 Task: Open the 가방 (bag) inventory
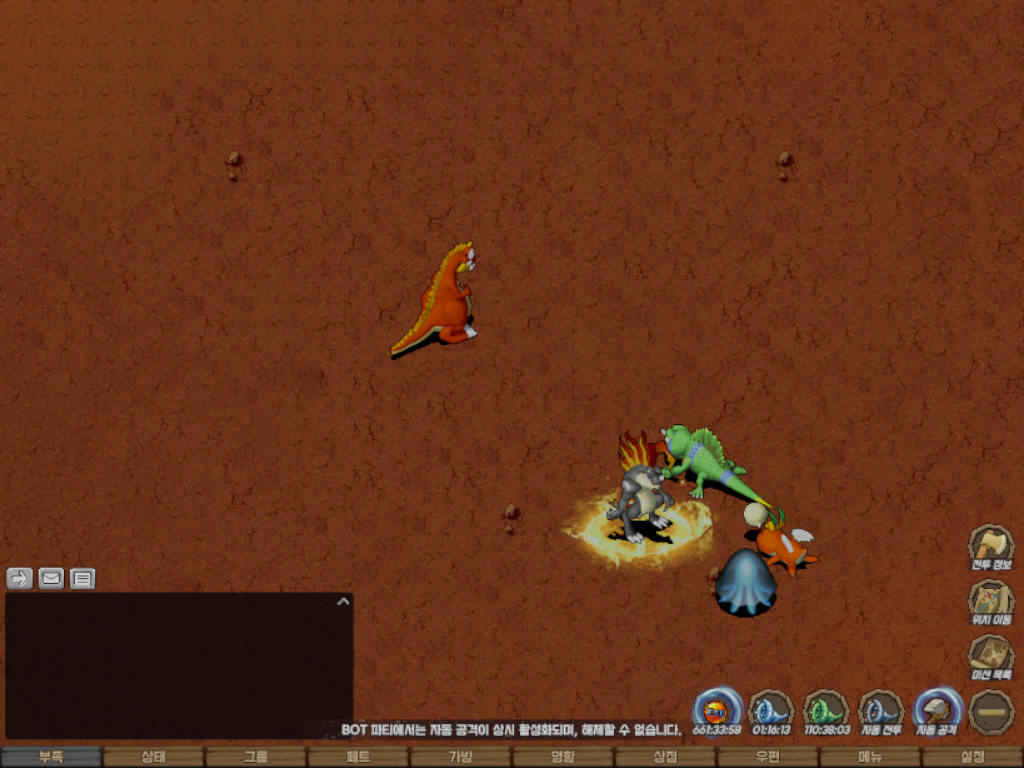460,757
